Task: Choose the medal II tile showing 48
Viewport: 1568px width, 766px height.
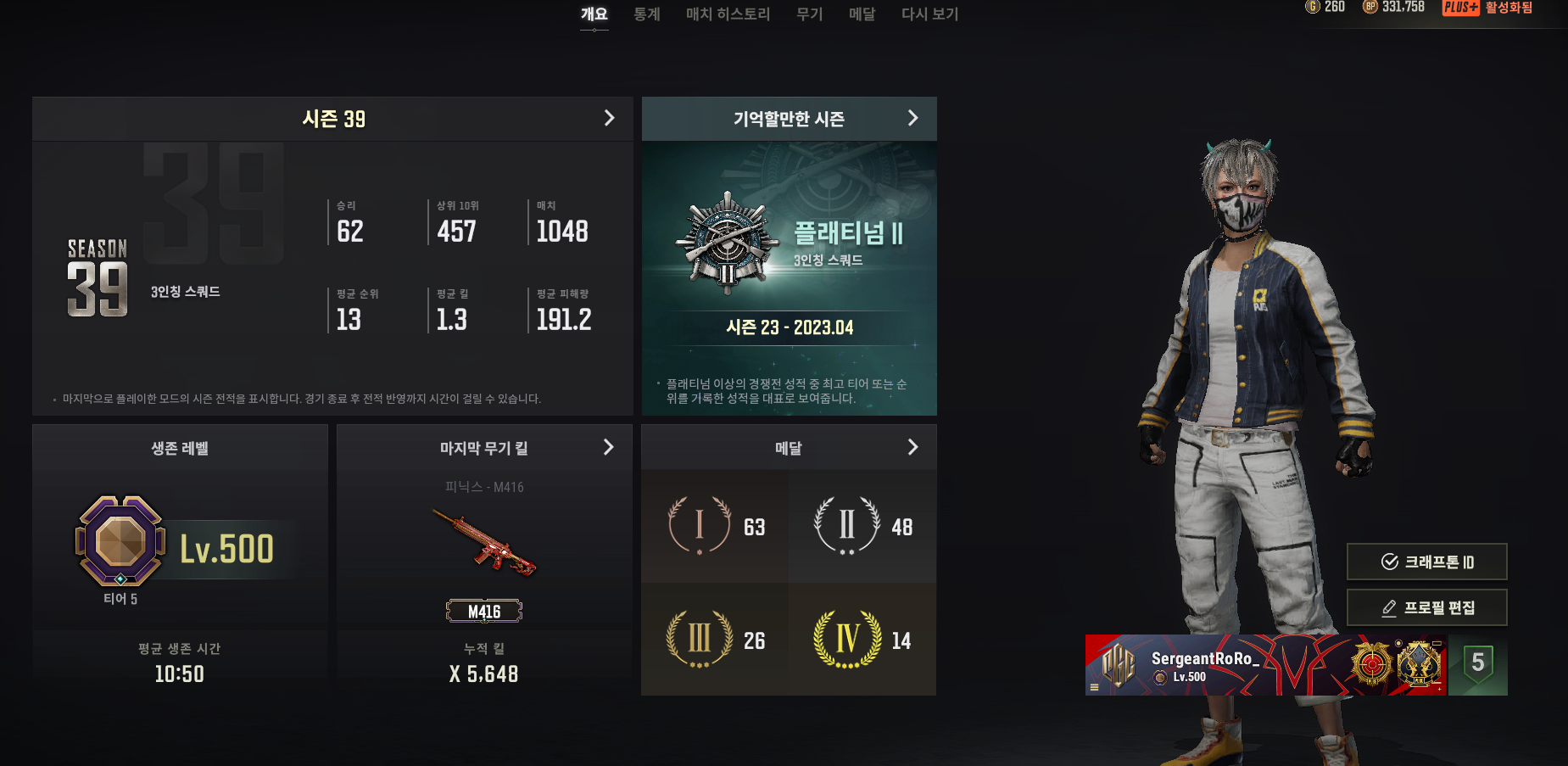Action: [x=862, y=527]
